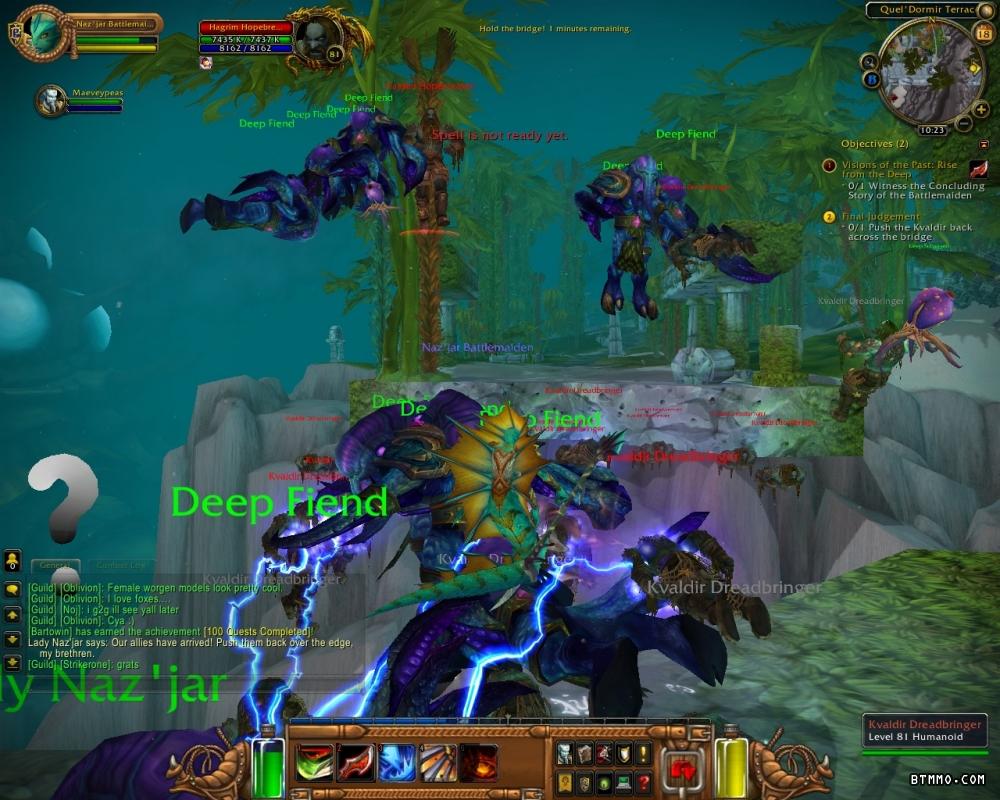This screenshot has height=800, width=1000.
Task: Cast the blue lightning burst ability
Action: (x=396, y=763)
